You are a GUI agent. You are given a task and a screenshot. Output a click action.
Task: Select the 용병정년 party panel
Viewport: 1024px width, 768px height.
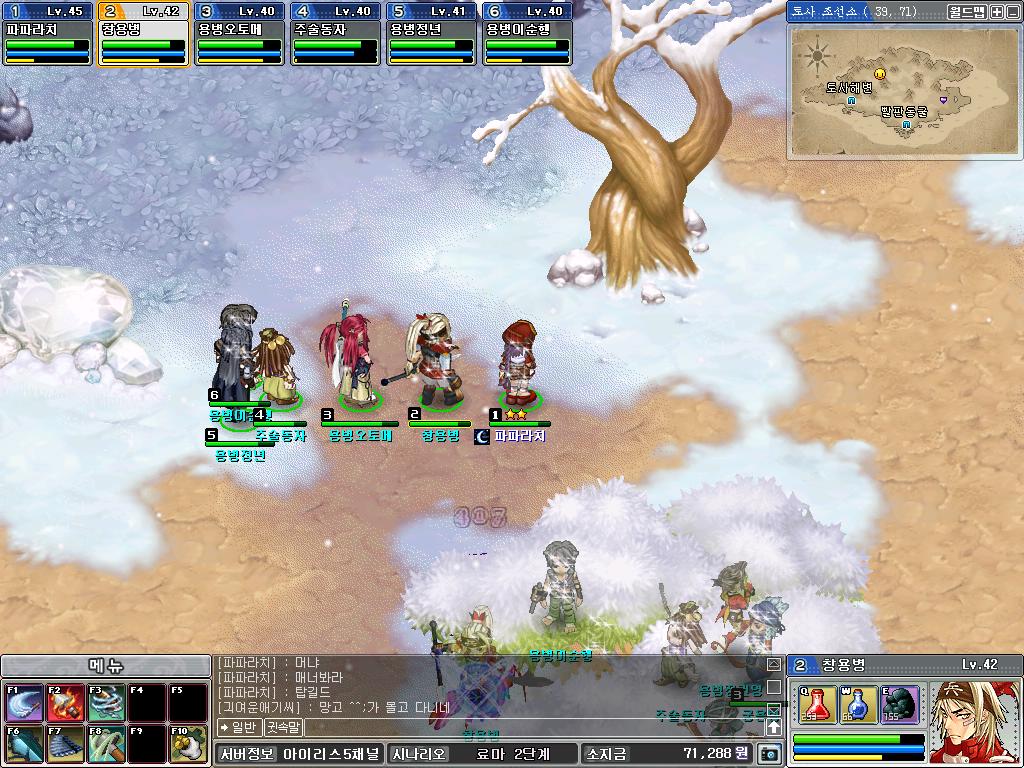click(431, 34)
